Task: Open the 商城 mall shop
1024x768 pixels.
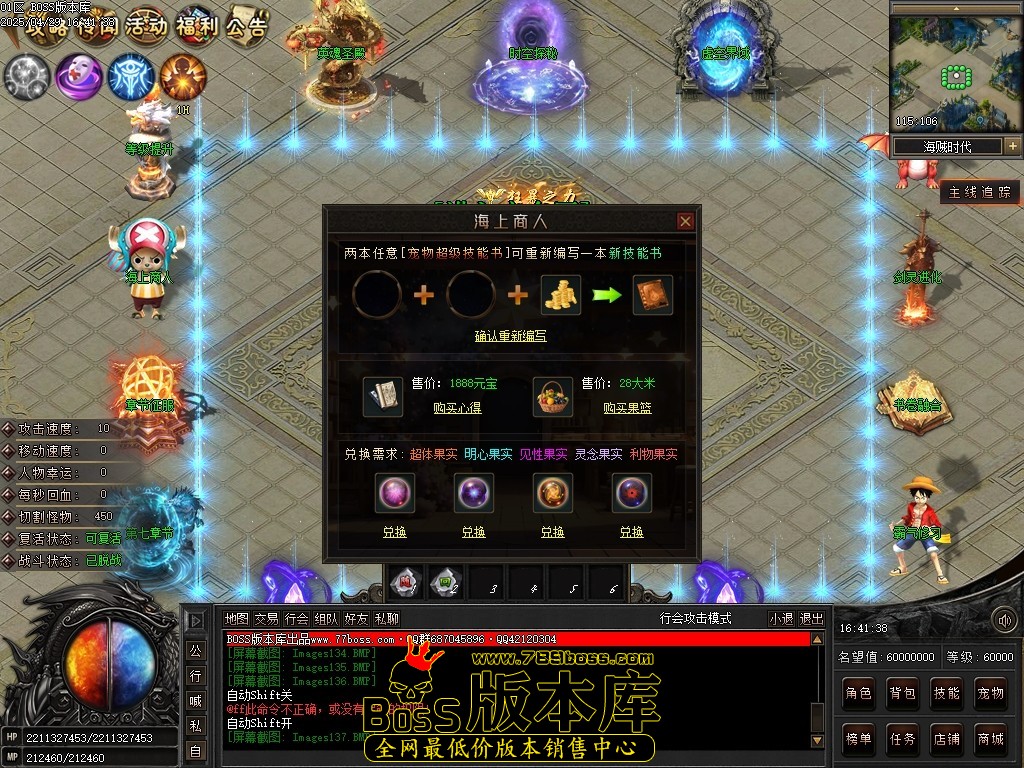Action: pyautogui.click(x=990, y=739)
